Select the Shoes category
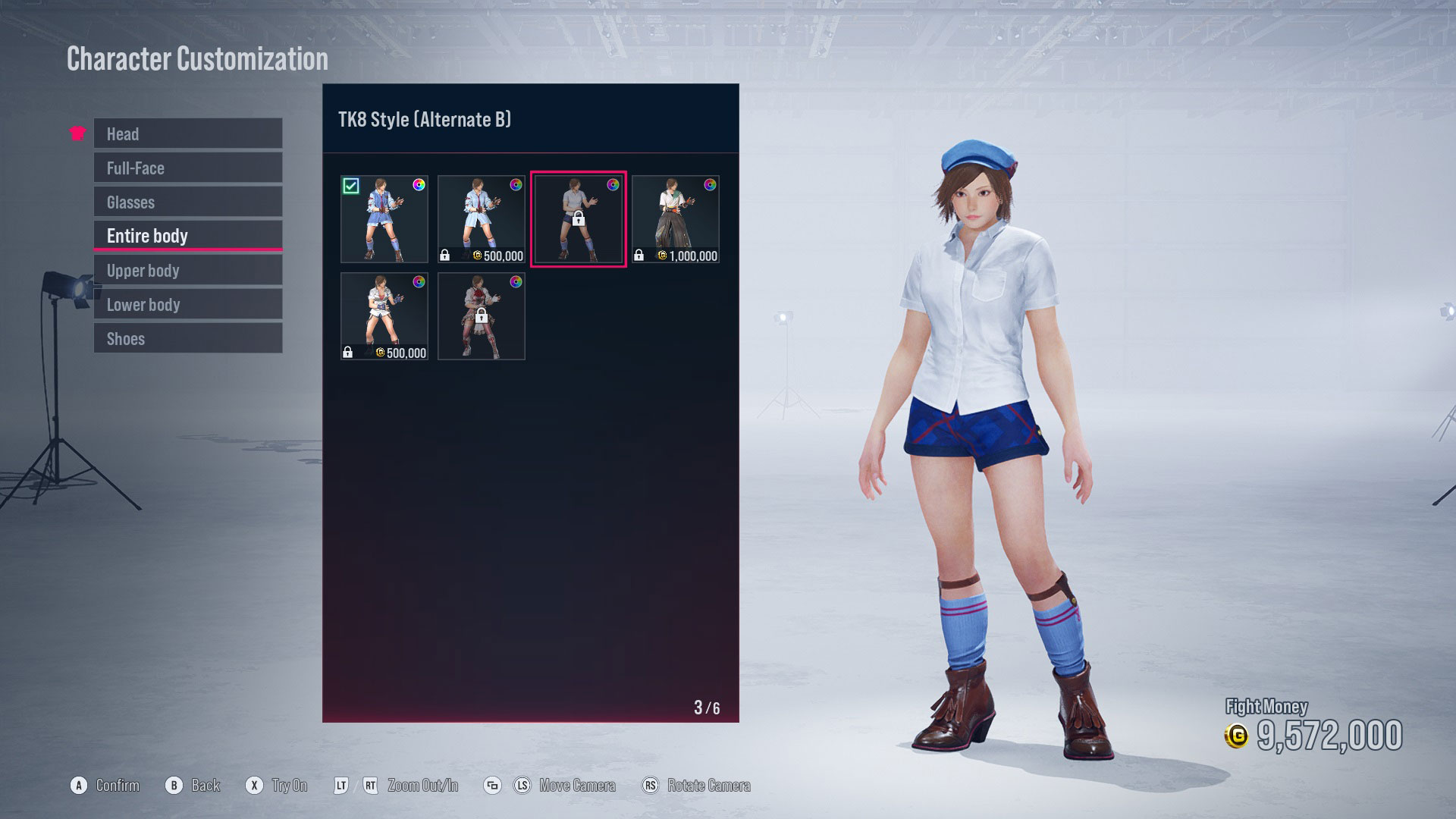The height and width of the screenshot is (819, 1456). pyautogui.click(x=187, y=338)
